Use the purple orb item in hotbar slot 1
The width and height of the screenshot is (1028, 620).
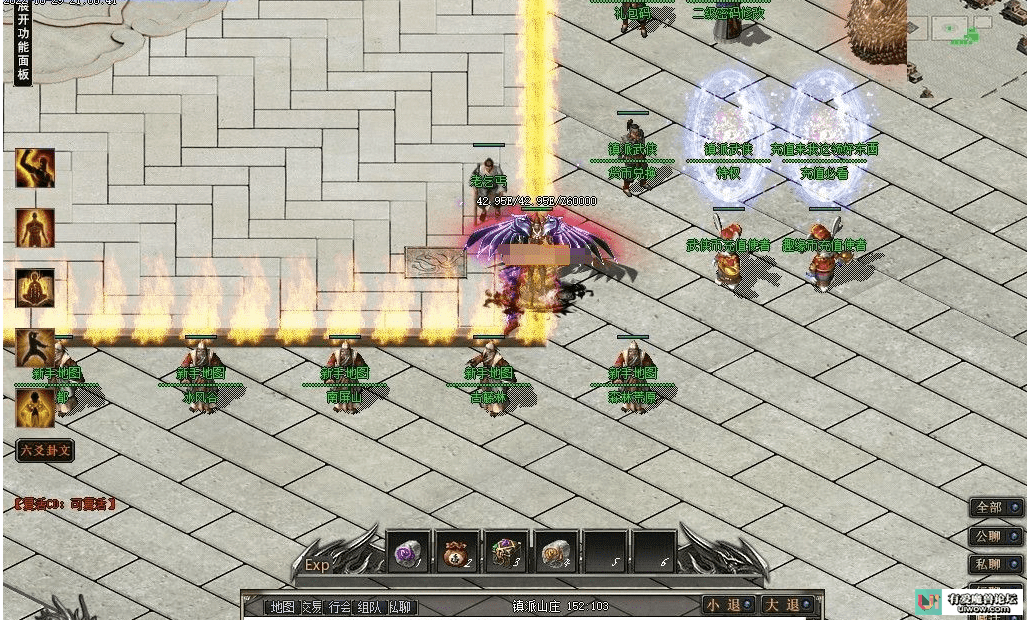coord(408,551)
